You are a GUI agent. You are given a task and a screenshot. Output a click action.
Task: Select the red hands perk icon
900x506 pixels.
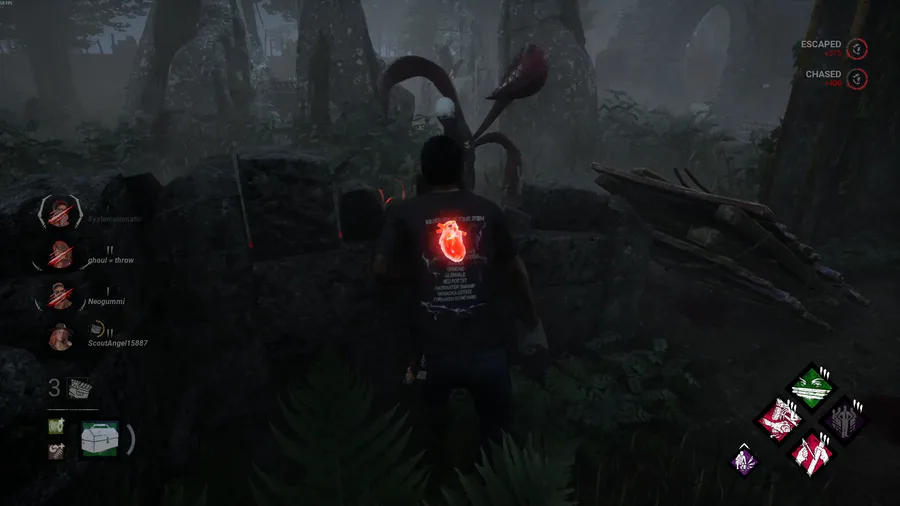(780, 418)
